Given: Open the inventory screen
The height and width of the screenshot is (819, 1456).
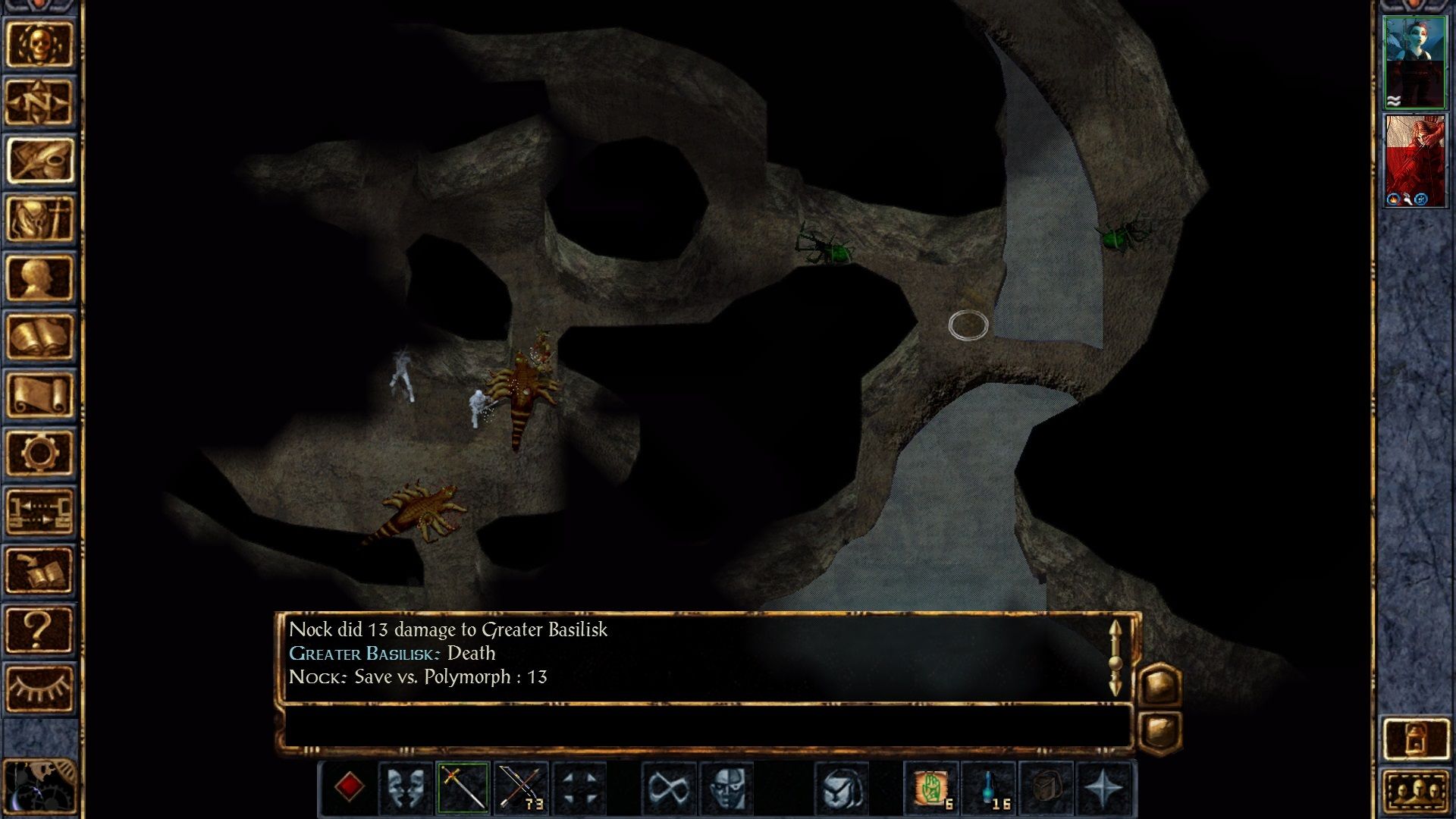Looking at the screenshot, I should tap(39, 219).
